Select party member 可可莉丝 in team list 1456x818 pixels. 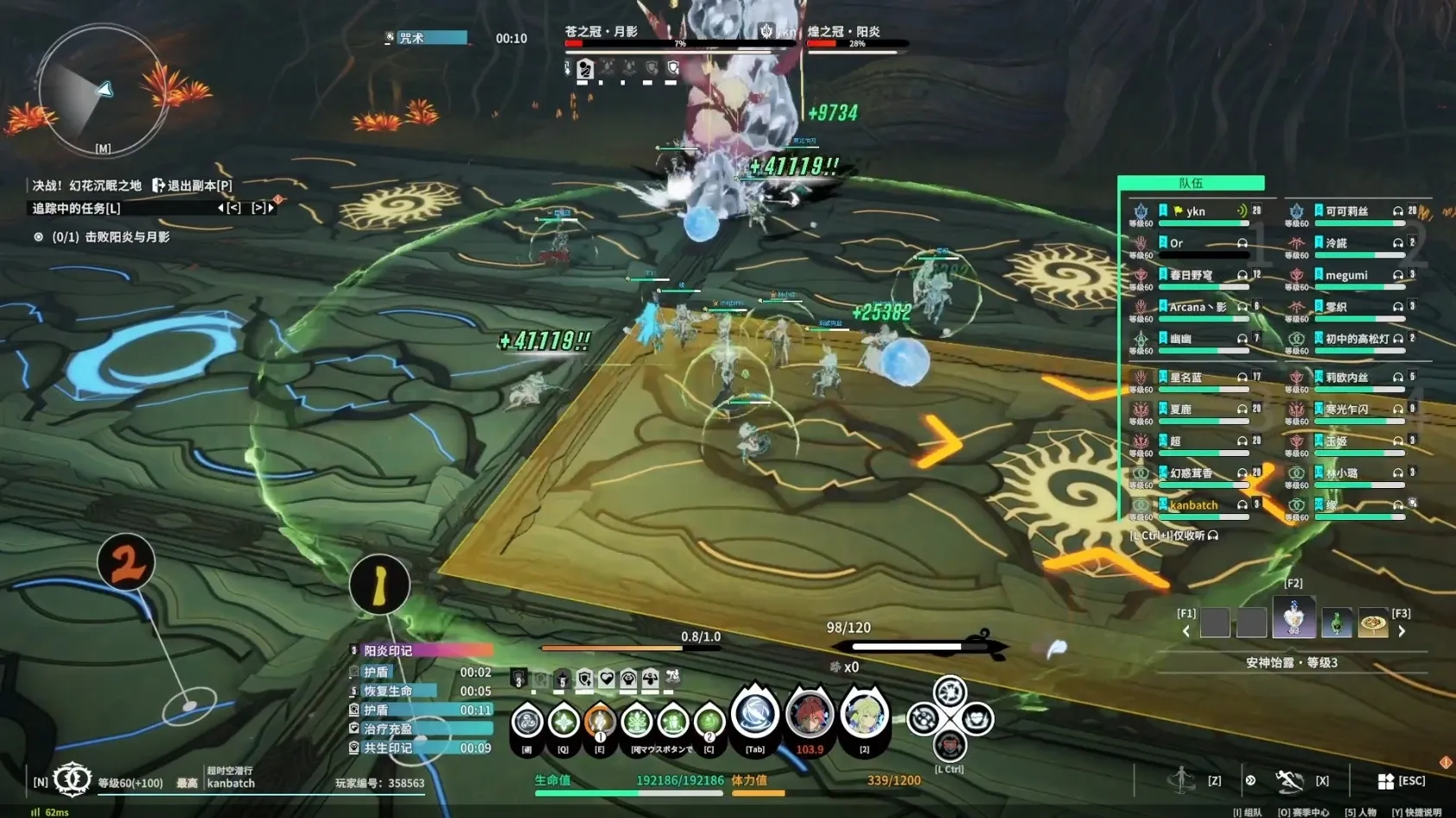[x=1346, y=212]
